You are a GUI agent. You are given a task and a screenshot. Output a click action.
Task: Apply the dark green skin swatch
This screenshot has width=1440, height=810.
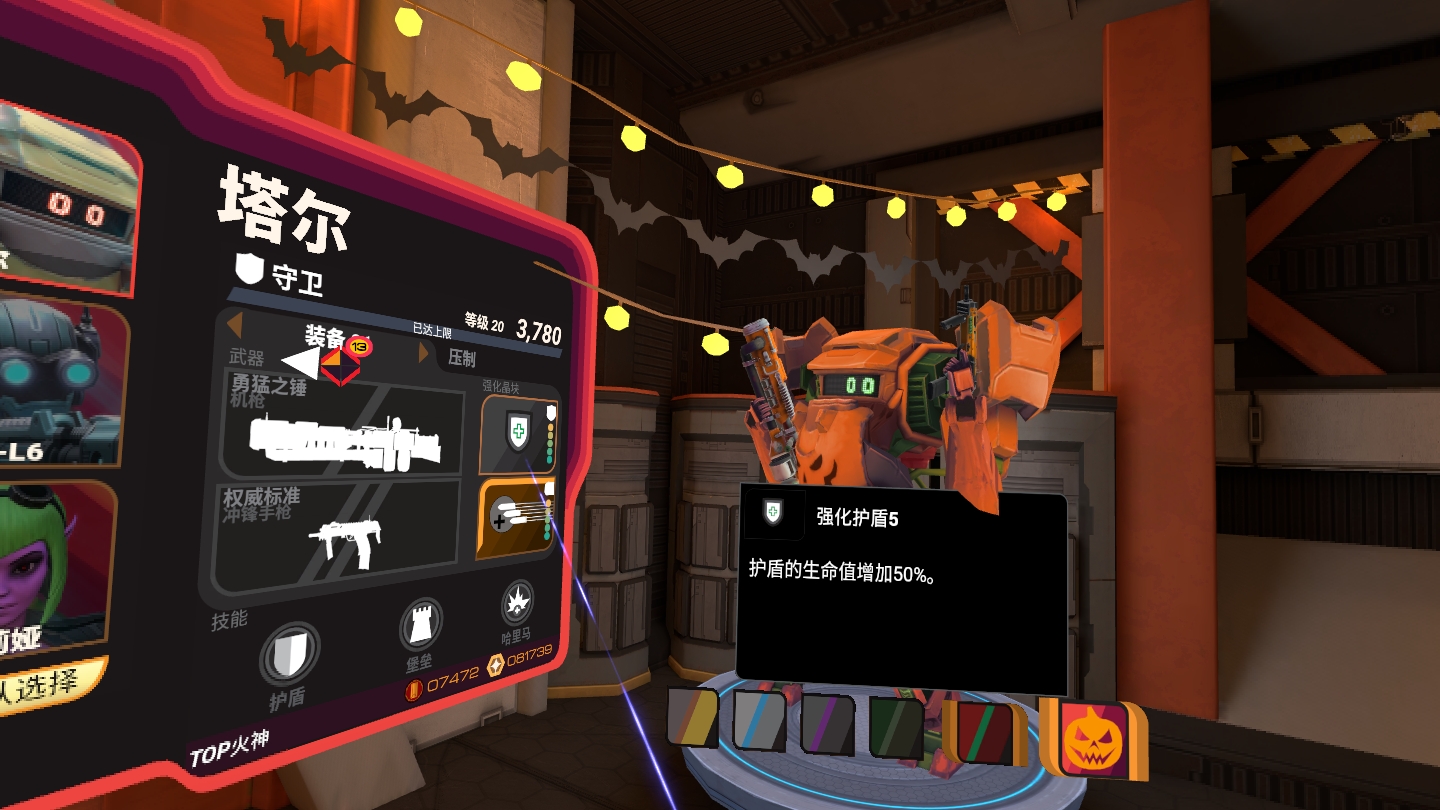(x=896, y=727)
